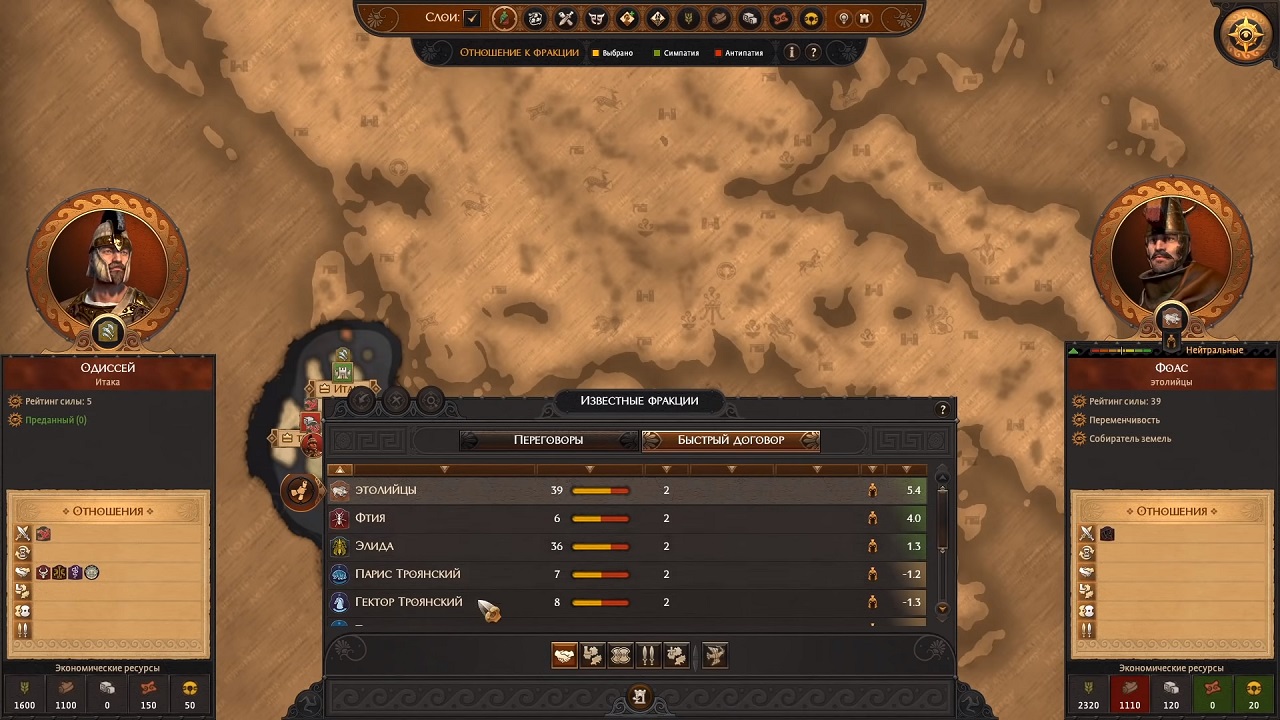
Task: Open the help question mark in faction panel
Action: (x=942, y=410)
